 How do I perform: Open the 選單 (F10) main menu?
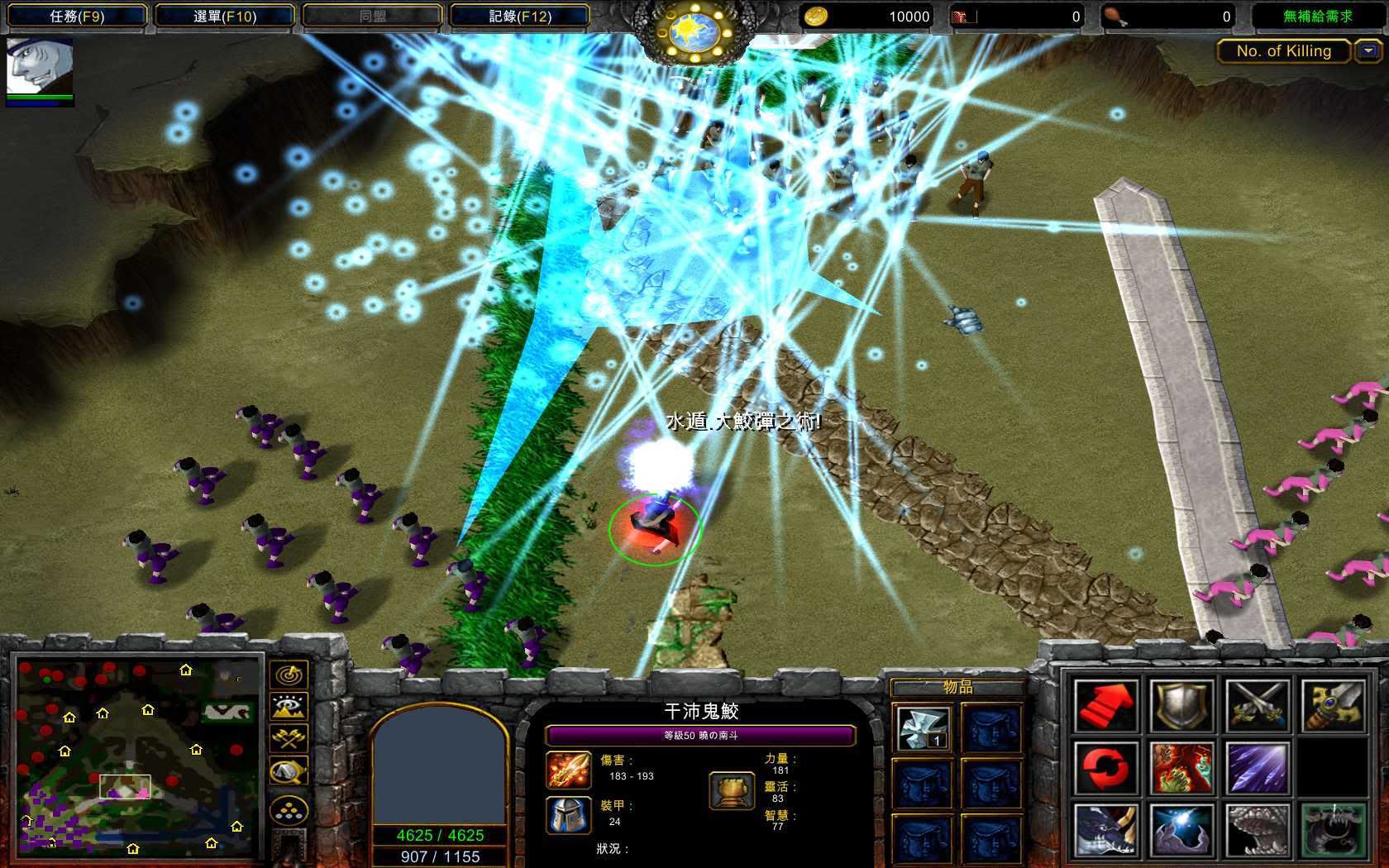pos(225,17)
